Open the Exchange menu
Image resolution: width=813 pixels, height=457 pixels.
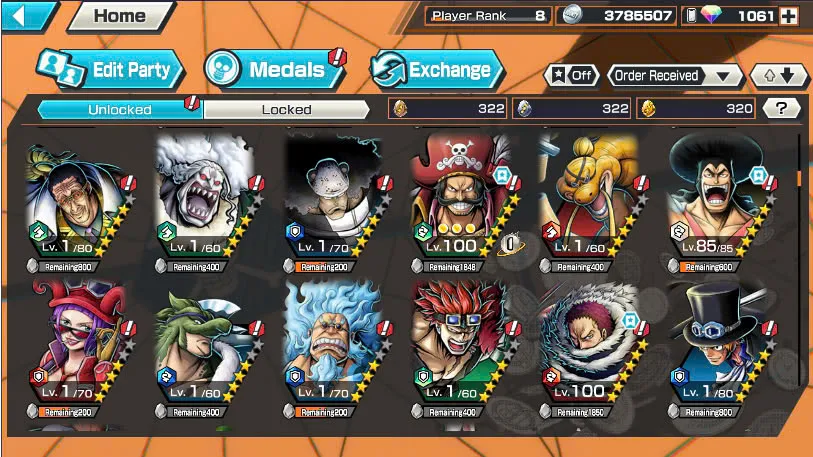point(437,70)
